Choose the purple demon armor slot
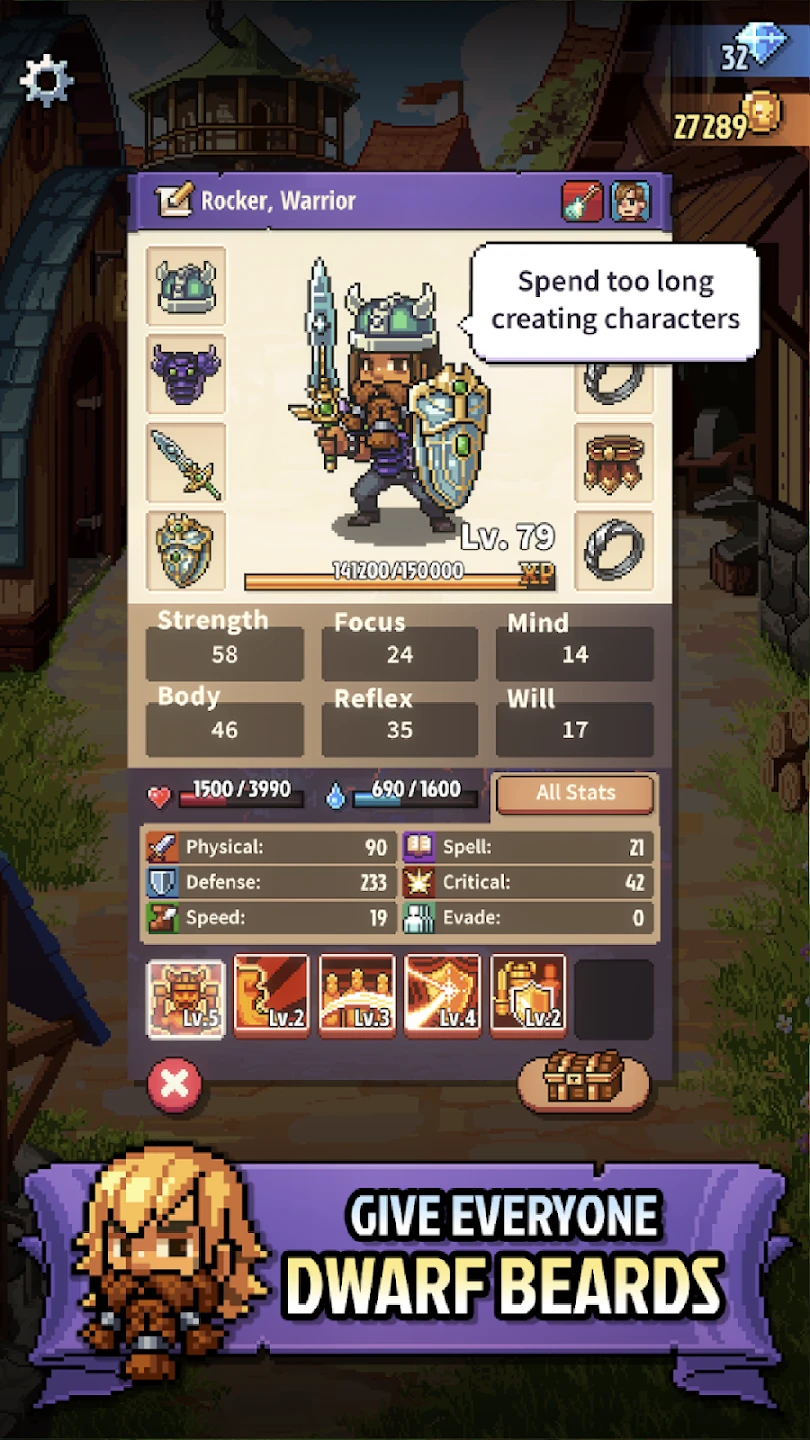The image size is (810, 1440). coord(186,374)
